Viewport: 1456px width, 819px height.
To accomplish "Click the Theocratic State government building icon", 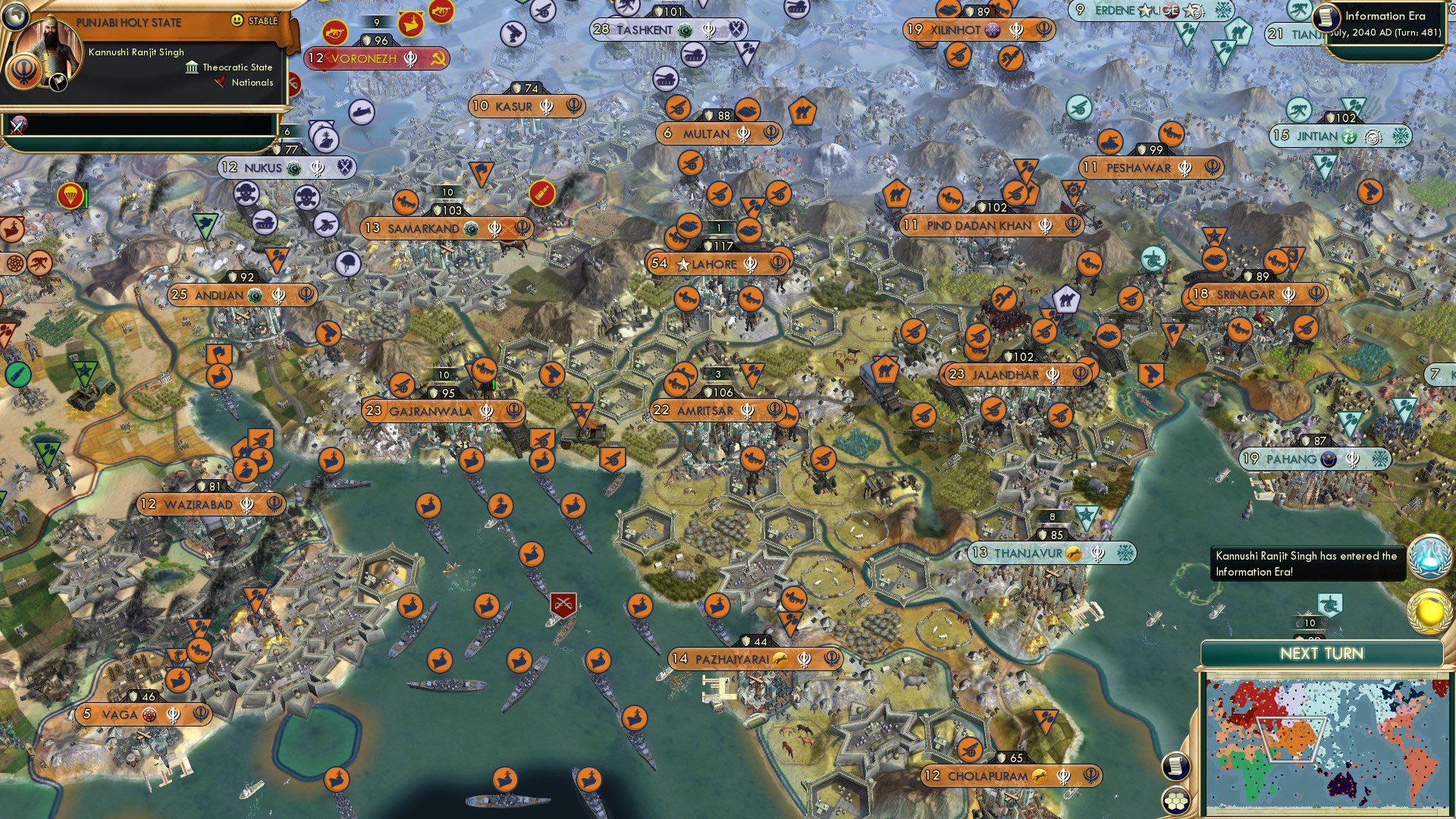I will coord(193,68).
